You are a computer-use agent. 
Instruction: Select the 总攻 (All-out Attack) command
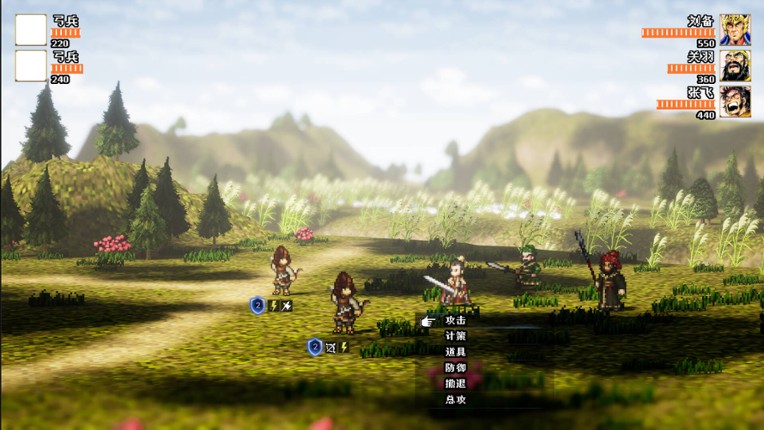455,399
